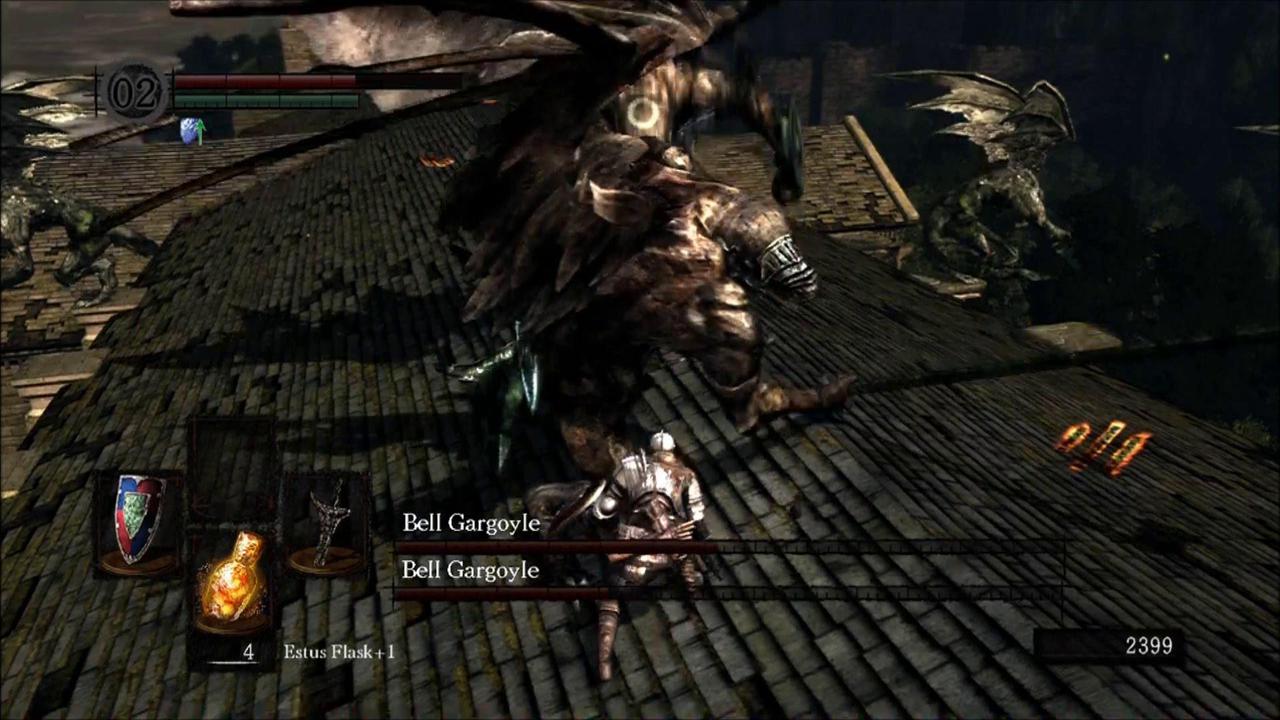Viewport: 1280px width, 720px height.
Task: Select the heraldic shield equipment slot
Action: (139, 521)
